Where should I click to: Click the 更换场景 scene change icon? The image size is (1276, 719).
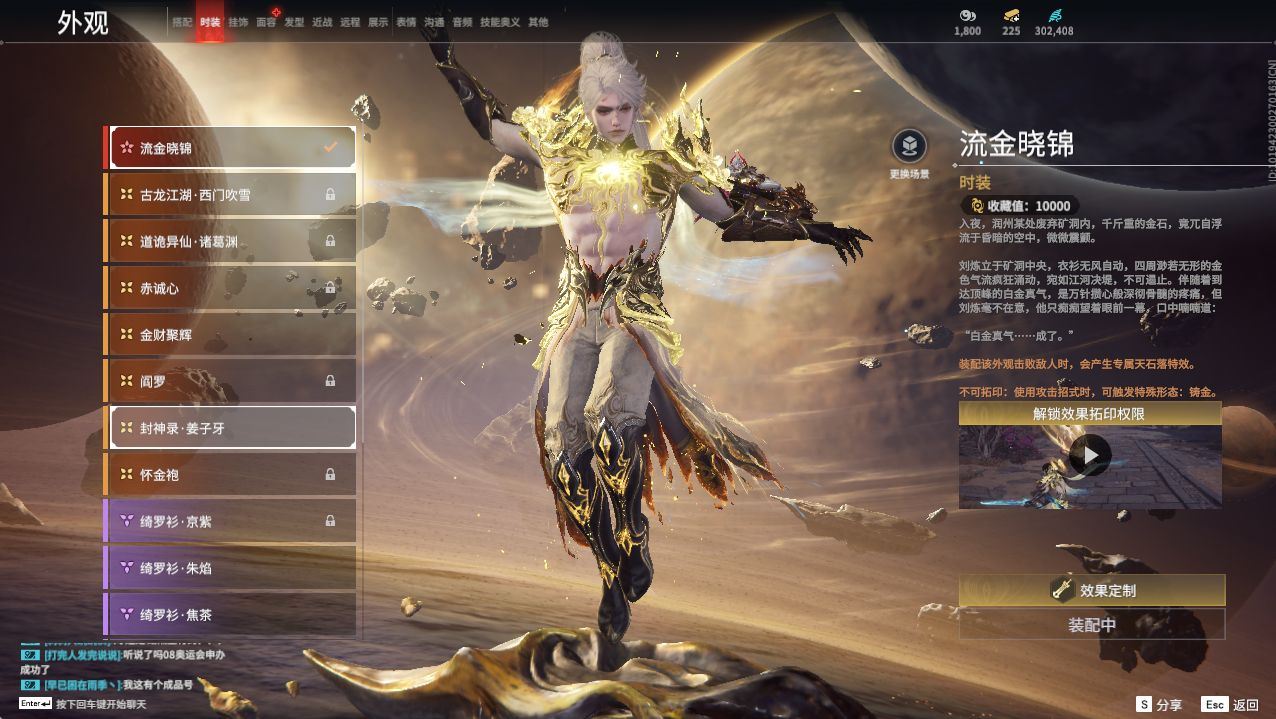[909, 148]
